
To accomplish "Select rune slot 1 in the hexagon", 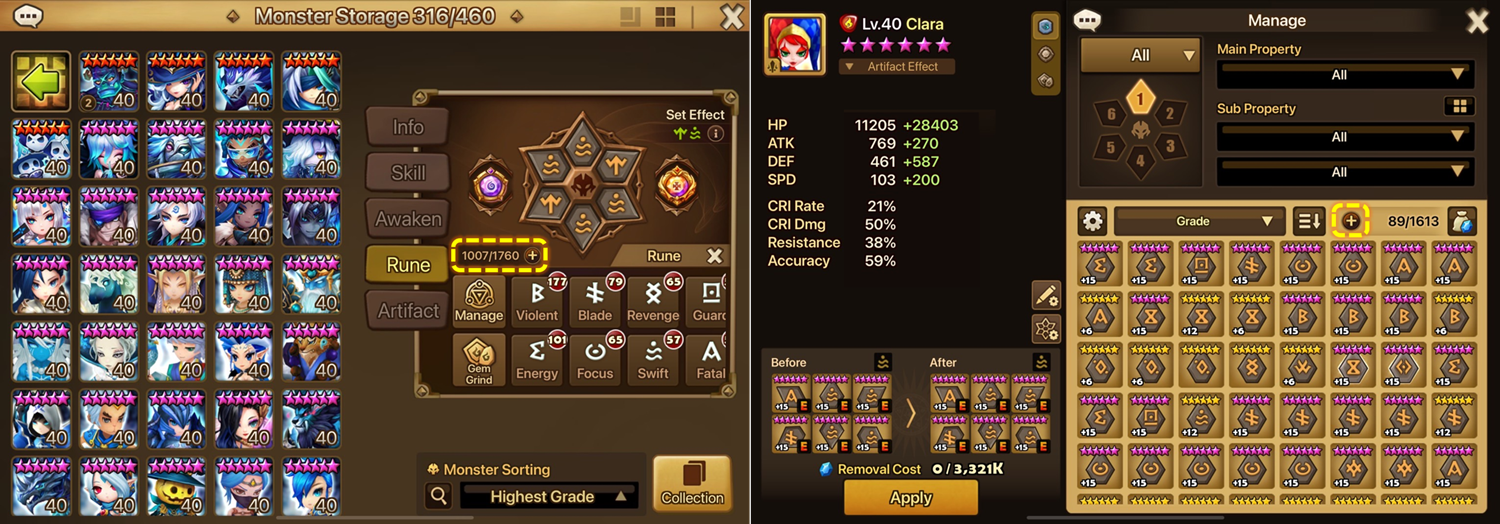I will click(x=1140, y=99).
